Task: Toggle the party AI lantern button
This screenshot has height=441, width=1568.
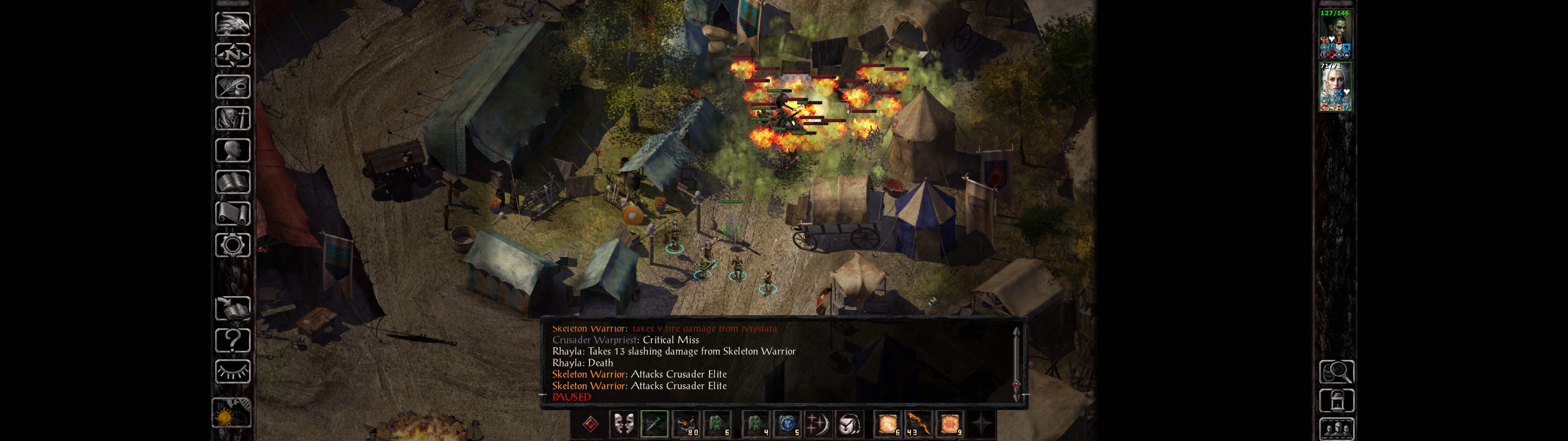Action: coord(1336,401)
